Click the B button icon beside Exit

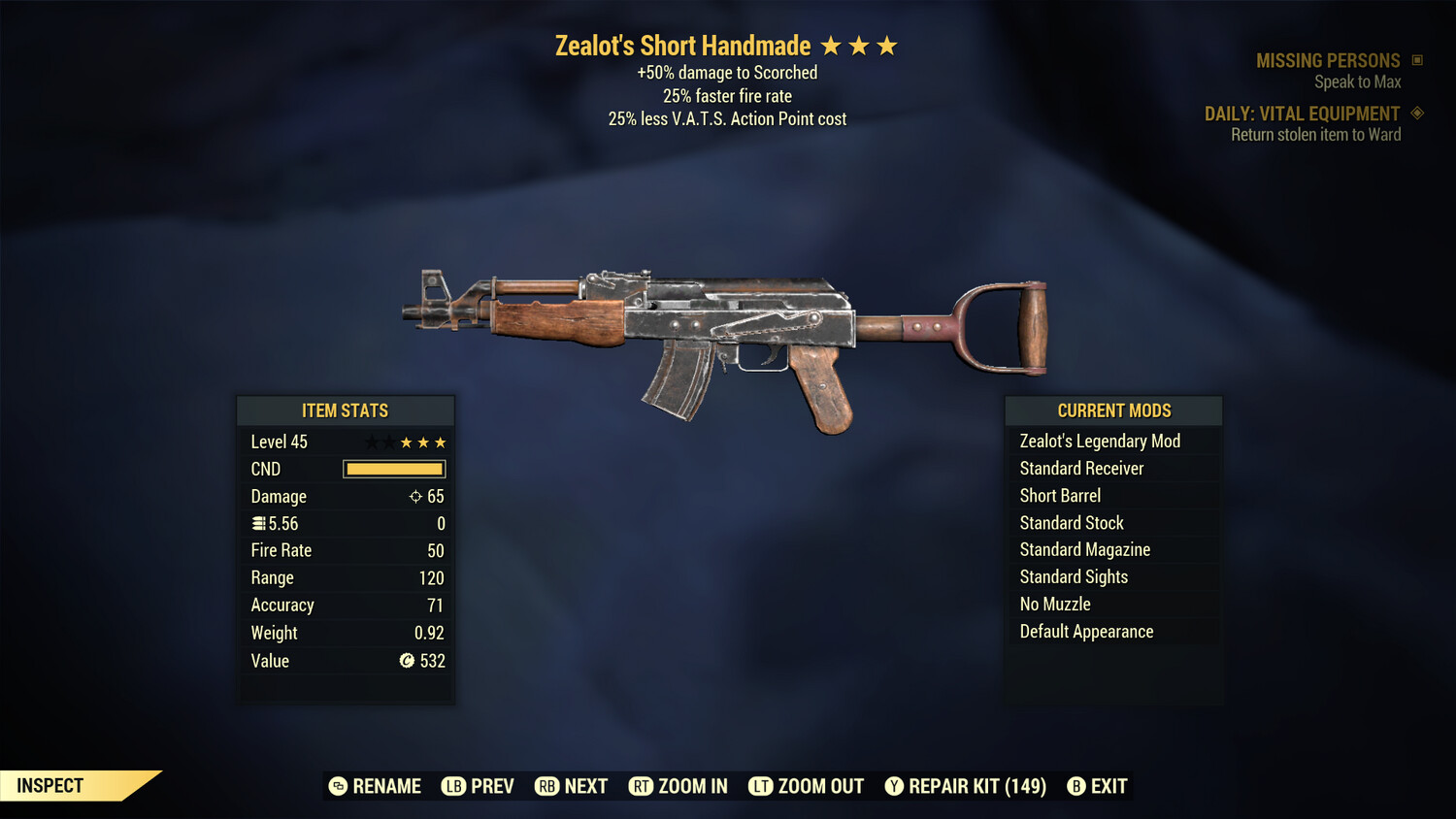[1075, 786]
